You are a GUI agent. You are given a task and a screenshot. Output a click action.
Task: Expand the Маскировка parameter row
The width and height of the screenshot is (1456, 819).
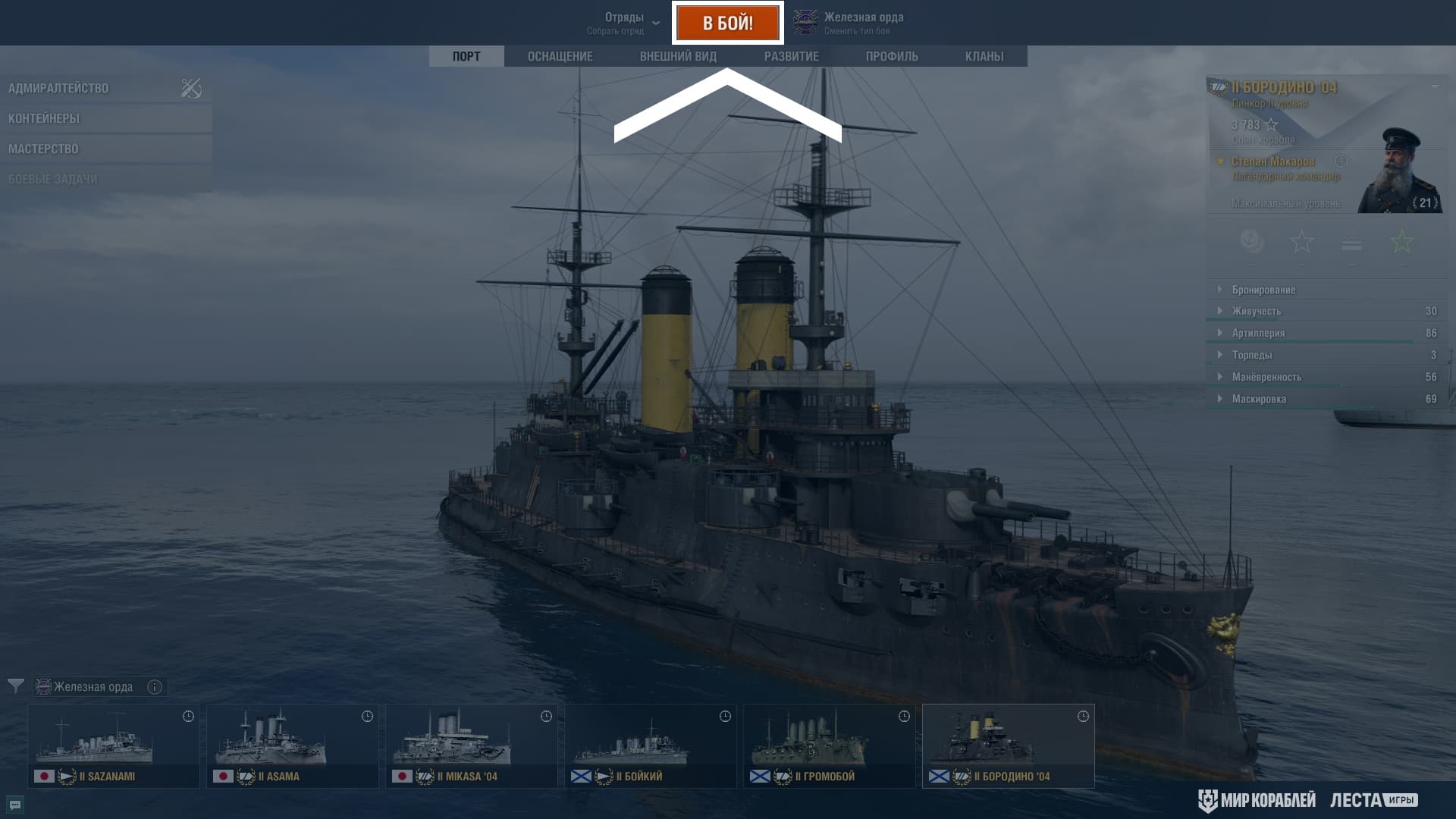click(1259, 399)
